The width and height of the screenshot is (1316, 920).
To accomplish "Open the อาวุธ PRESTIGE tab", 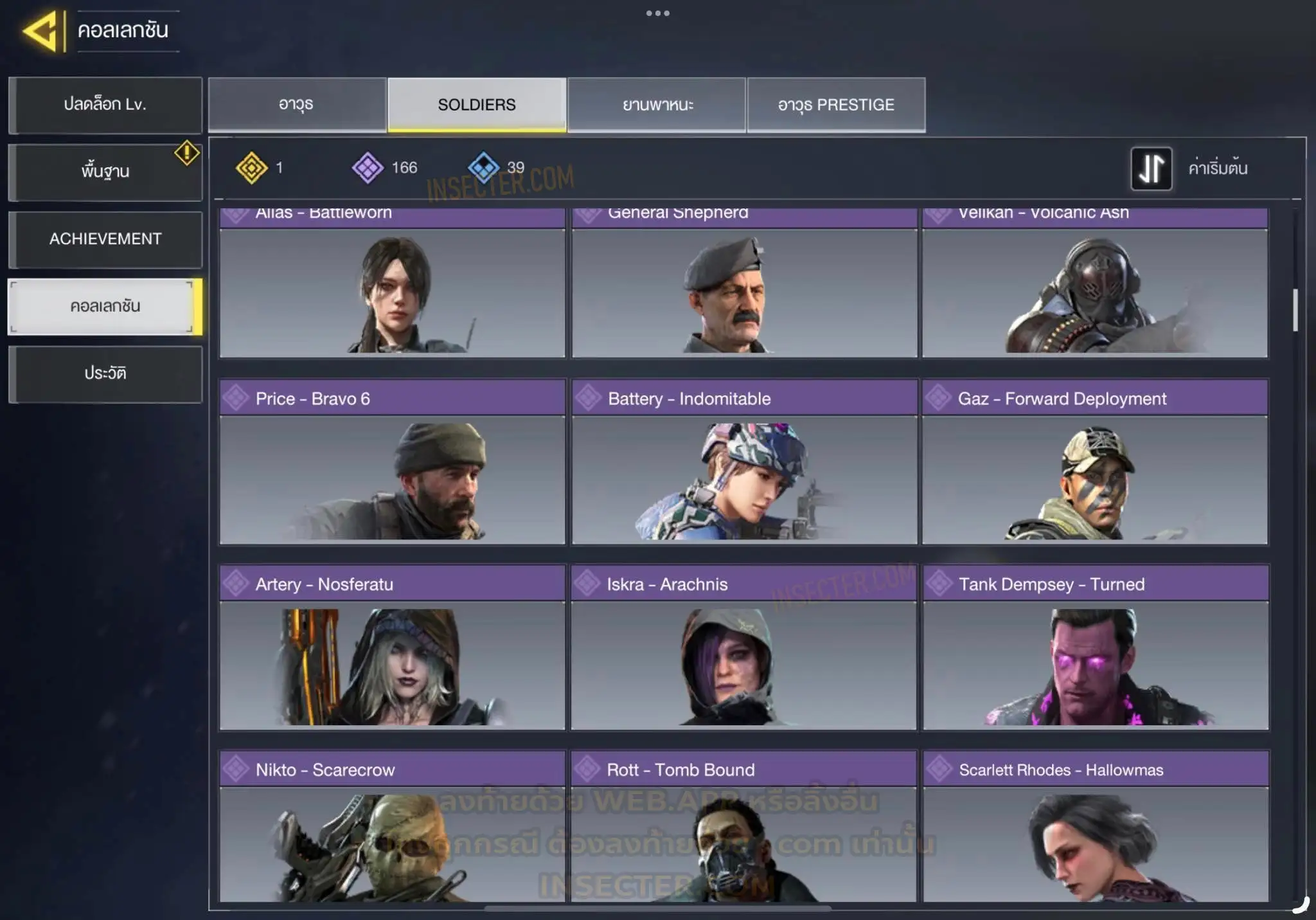I will click(836, 105).
